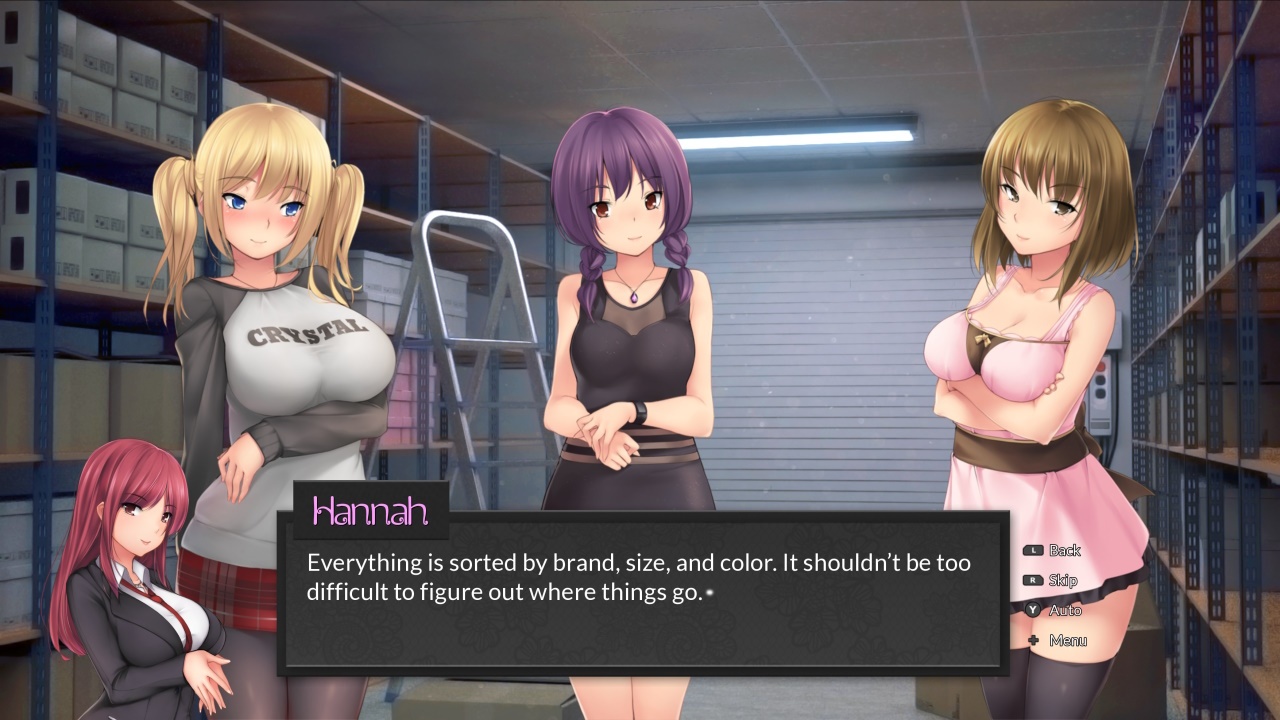Image resolution: width=1280 pixels, height=720 pixels.
Task: Open the game Menu
Action: click(1067, 640)
